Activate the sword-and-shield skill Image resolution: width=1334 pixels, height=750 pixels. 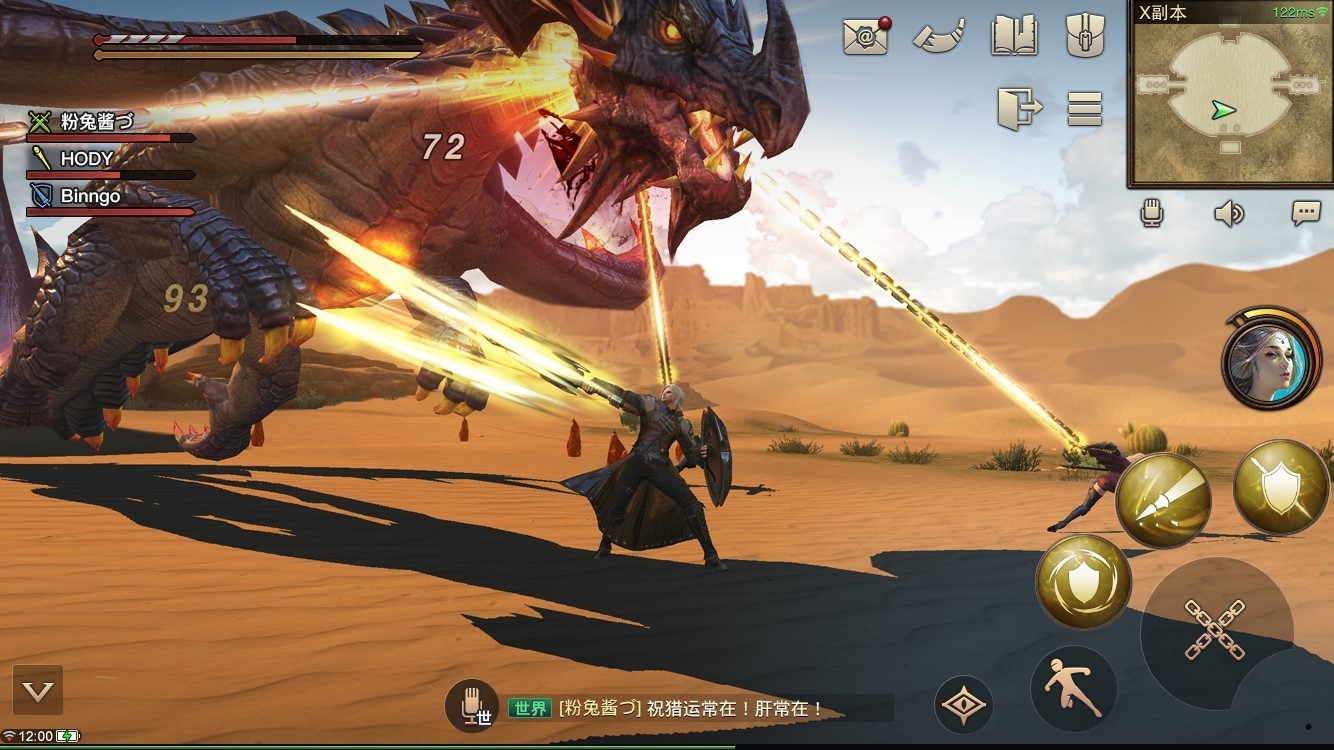point(1280,487)
